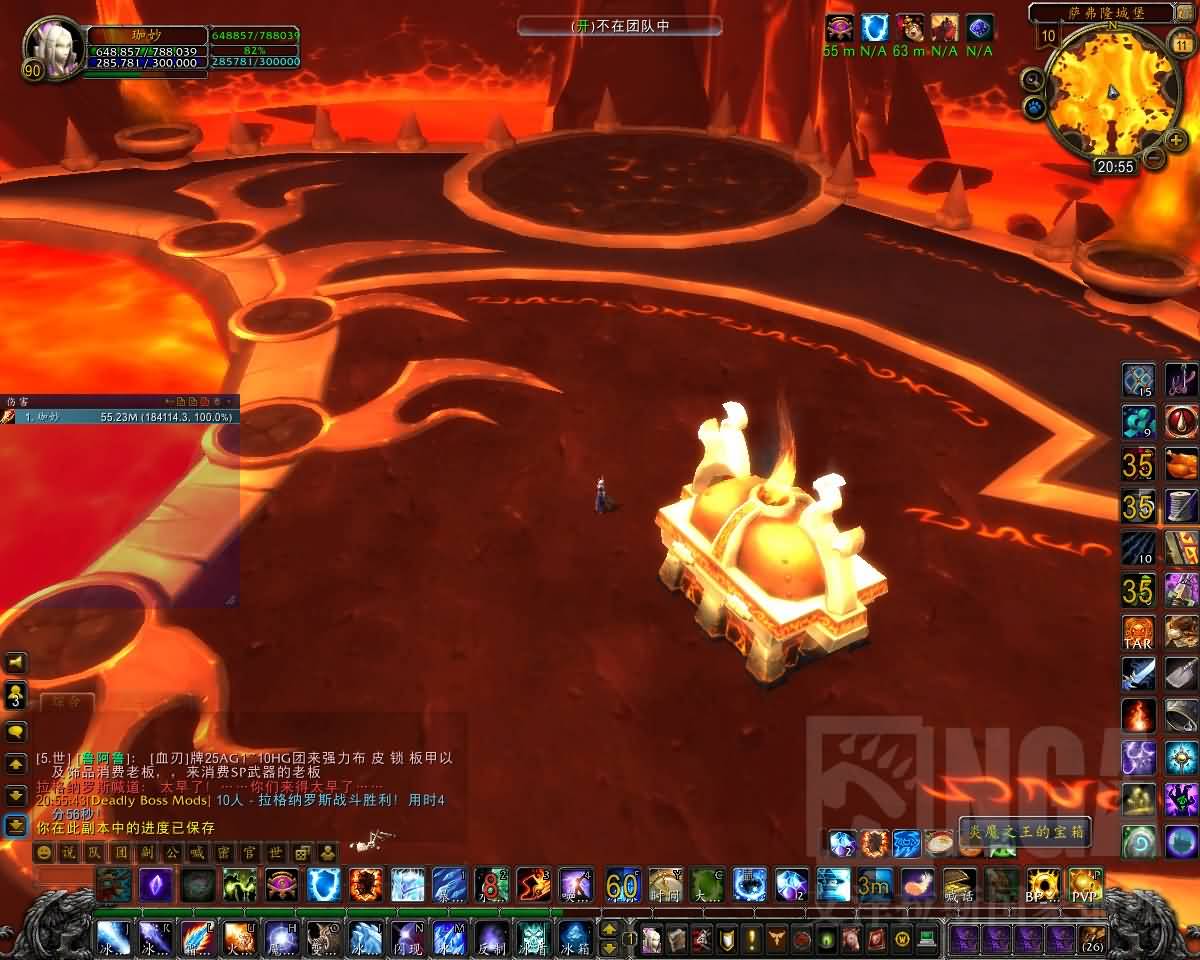Click the action button labeled PVP
This screenshot has height=960, width=1200.
coord(1084,884)
